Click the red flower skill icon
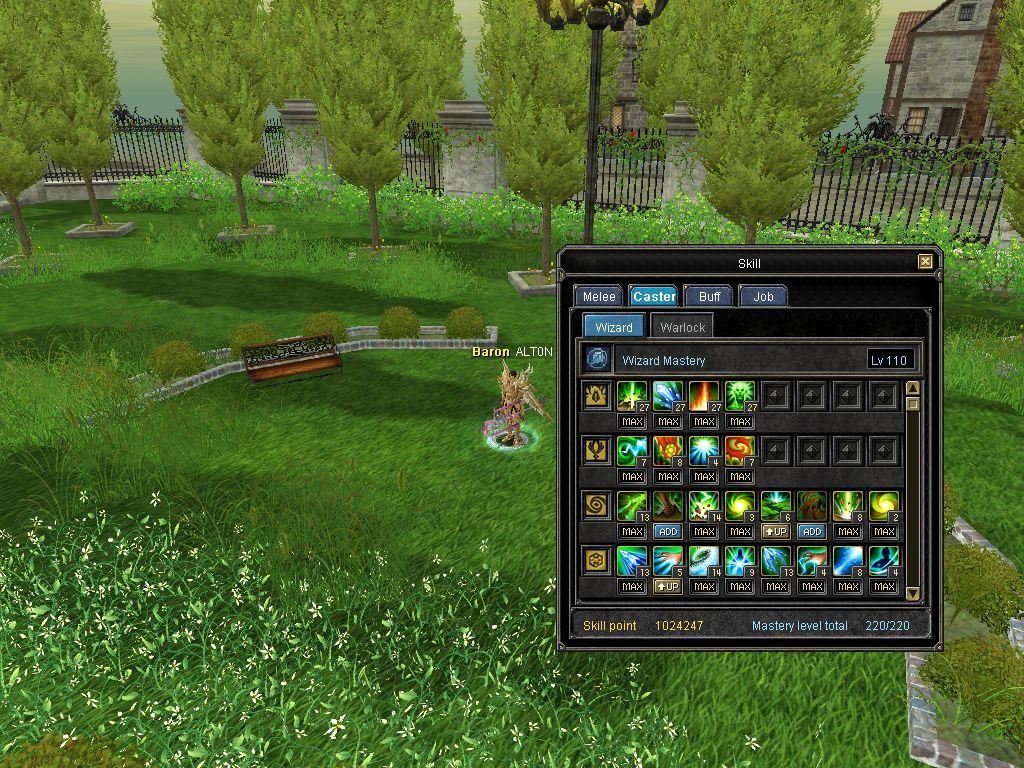1024x768 pixels. (668, 451)
